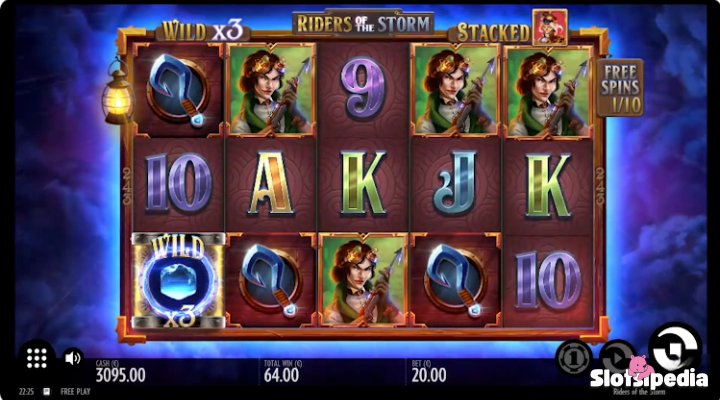The image size is (720, 400).
Task: Open the coin bet settings button
Action: tap(574, 357)
